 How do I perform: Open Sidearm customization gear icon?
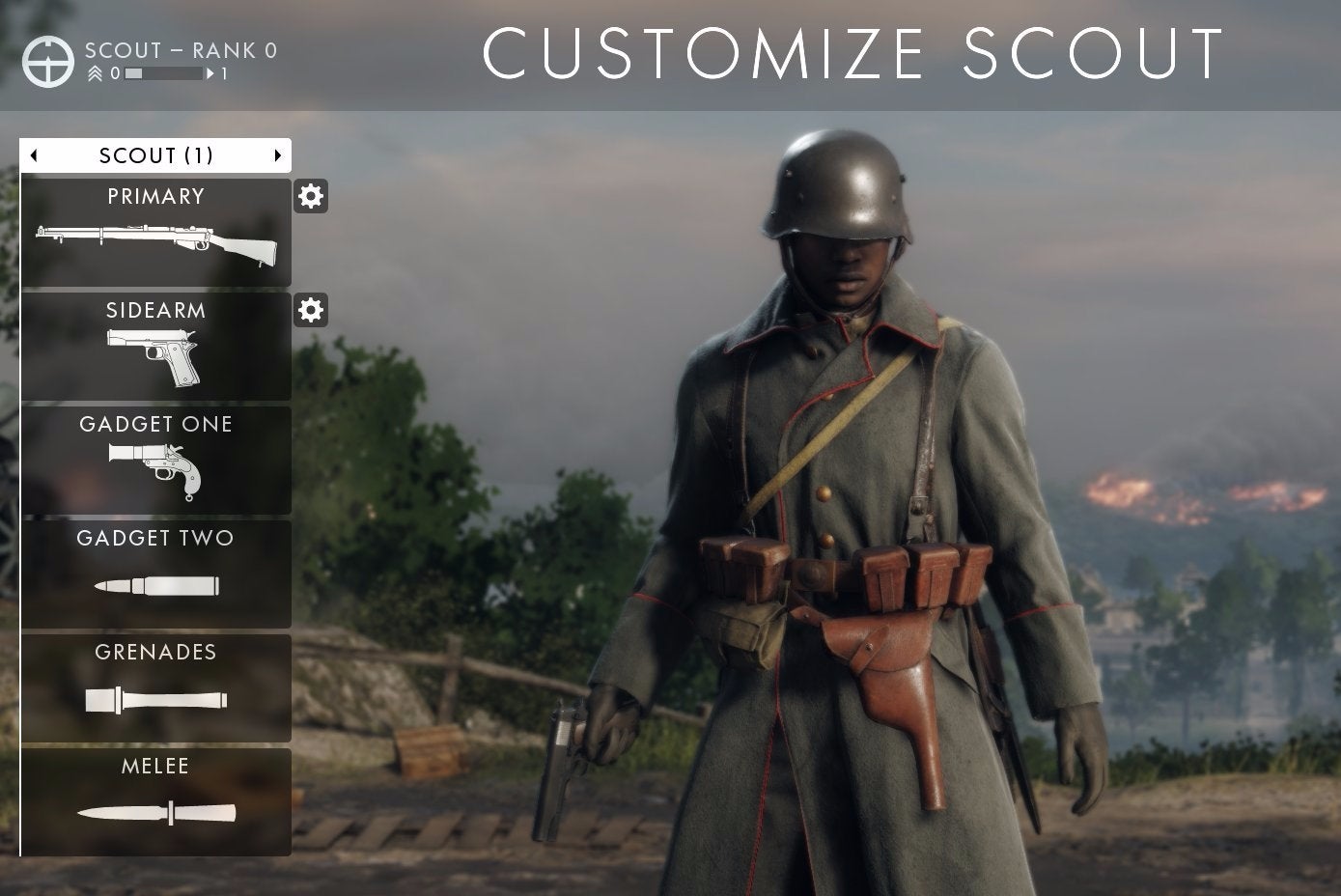coord(310,310)
